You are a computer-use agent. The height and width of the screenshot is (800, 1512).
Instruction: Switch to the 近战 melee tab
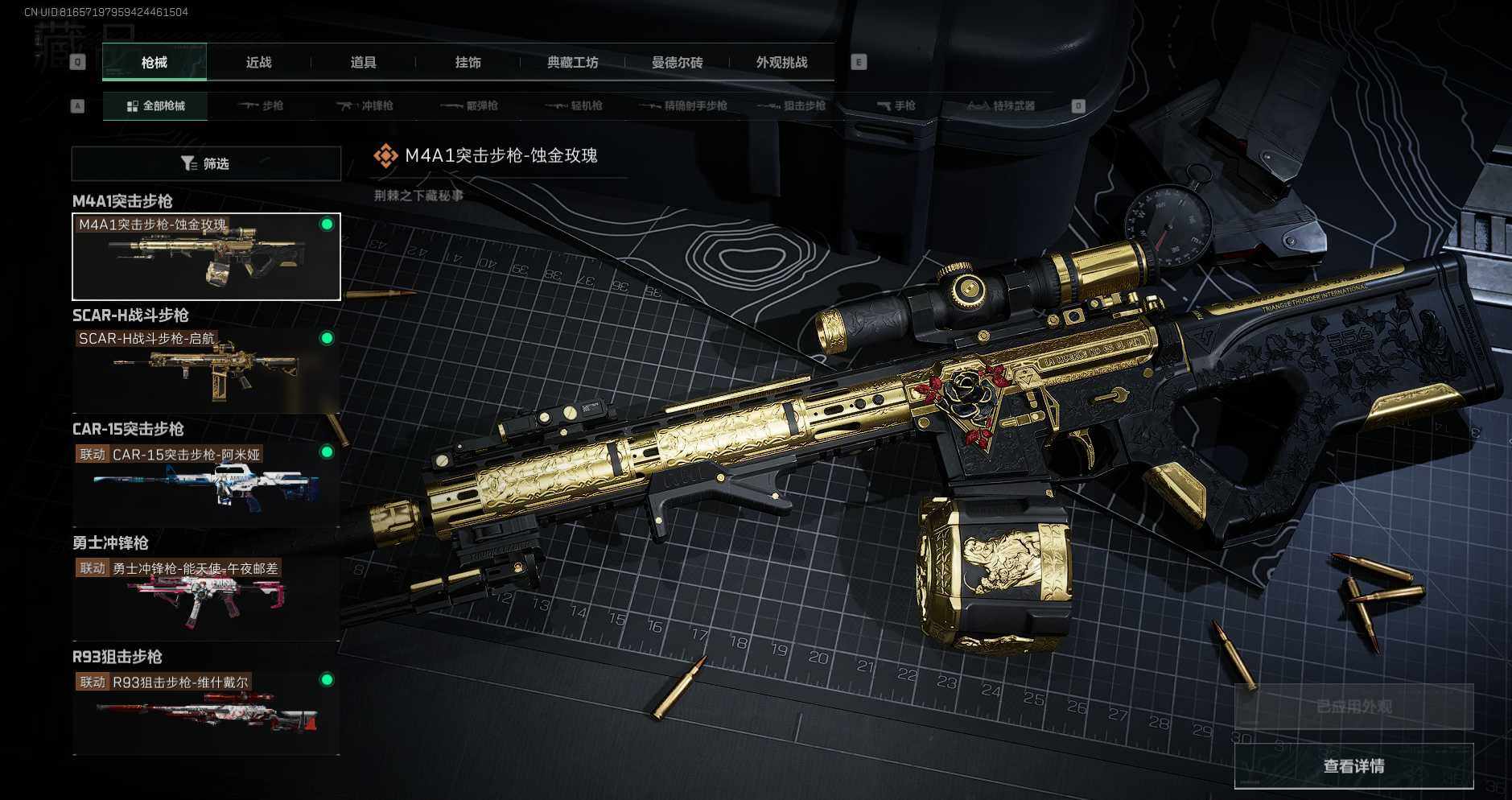[258, 63]
